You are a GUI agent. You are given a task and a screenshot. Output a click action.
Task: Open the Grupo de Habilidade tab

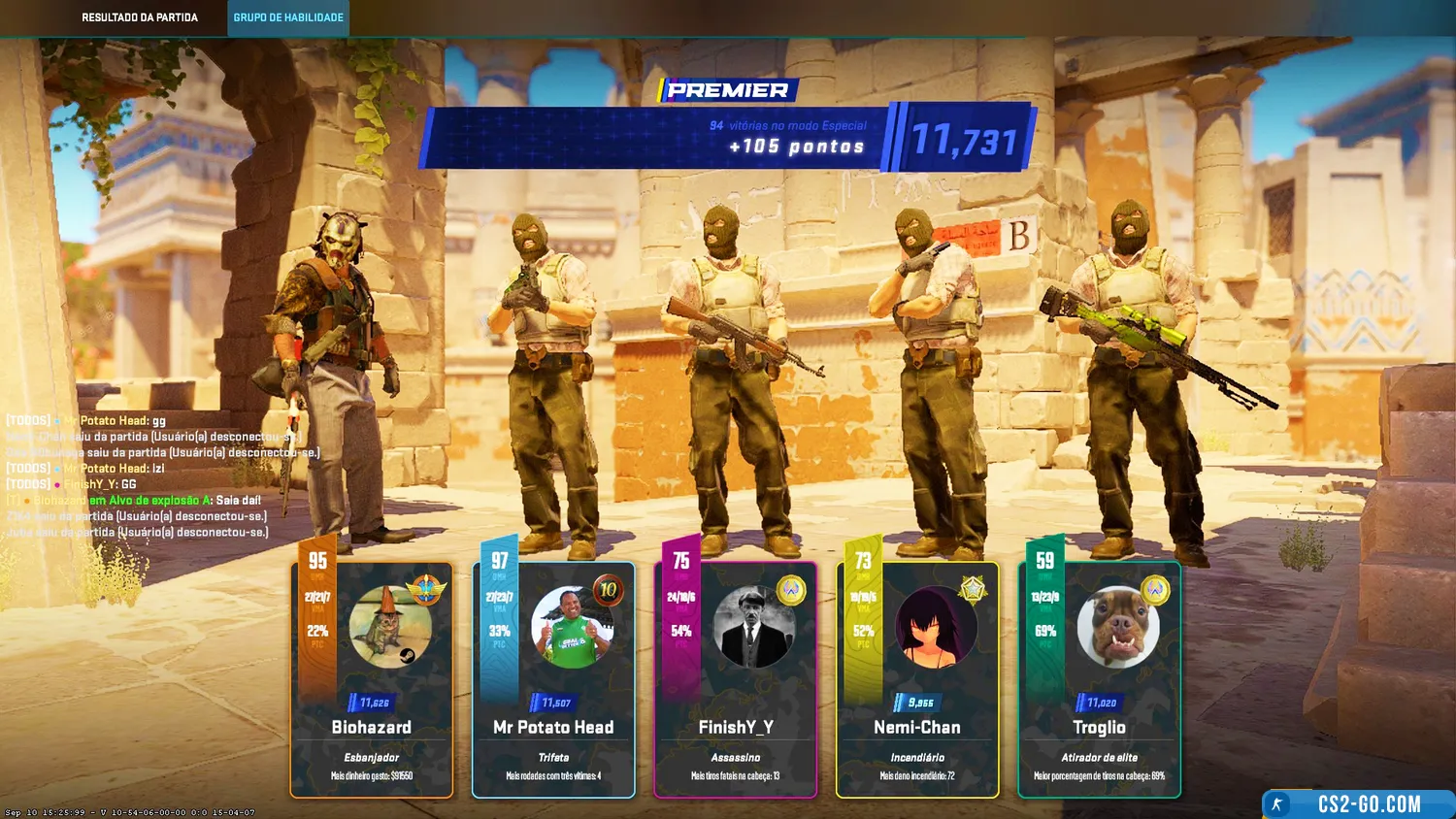point(288,17)
